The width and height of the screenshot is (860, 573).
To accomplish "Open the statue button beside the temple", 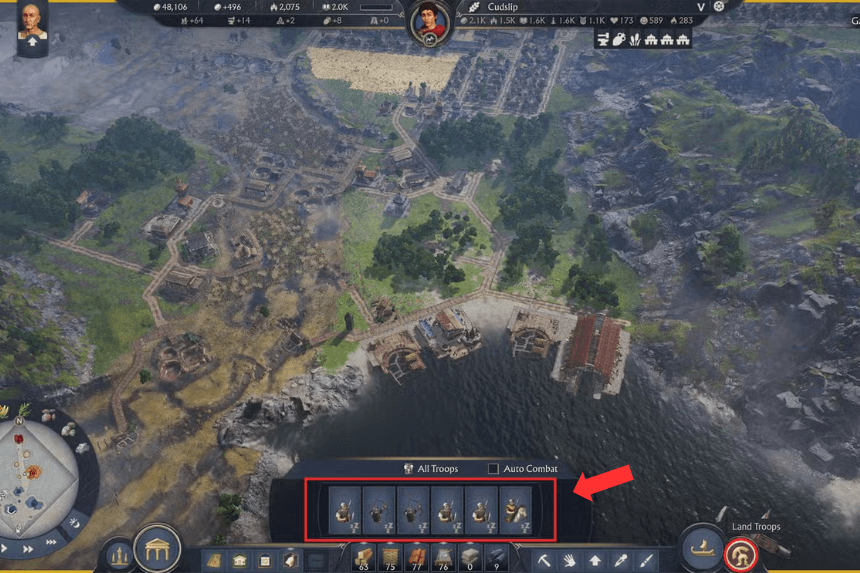I will tap(119, 554).
